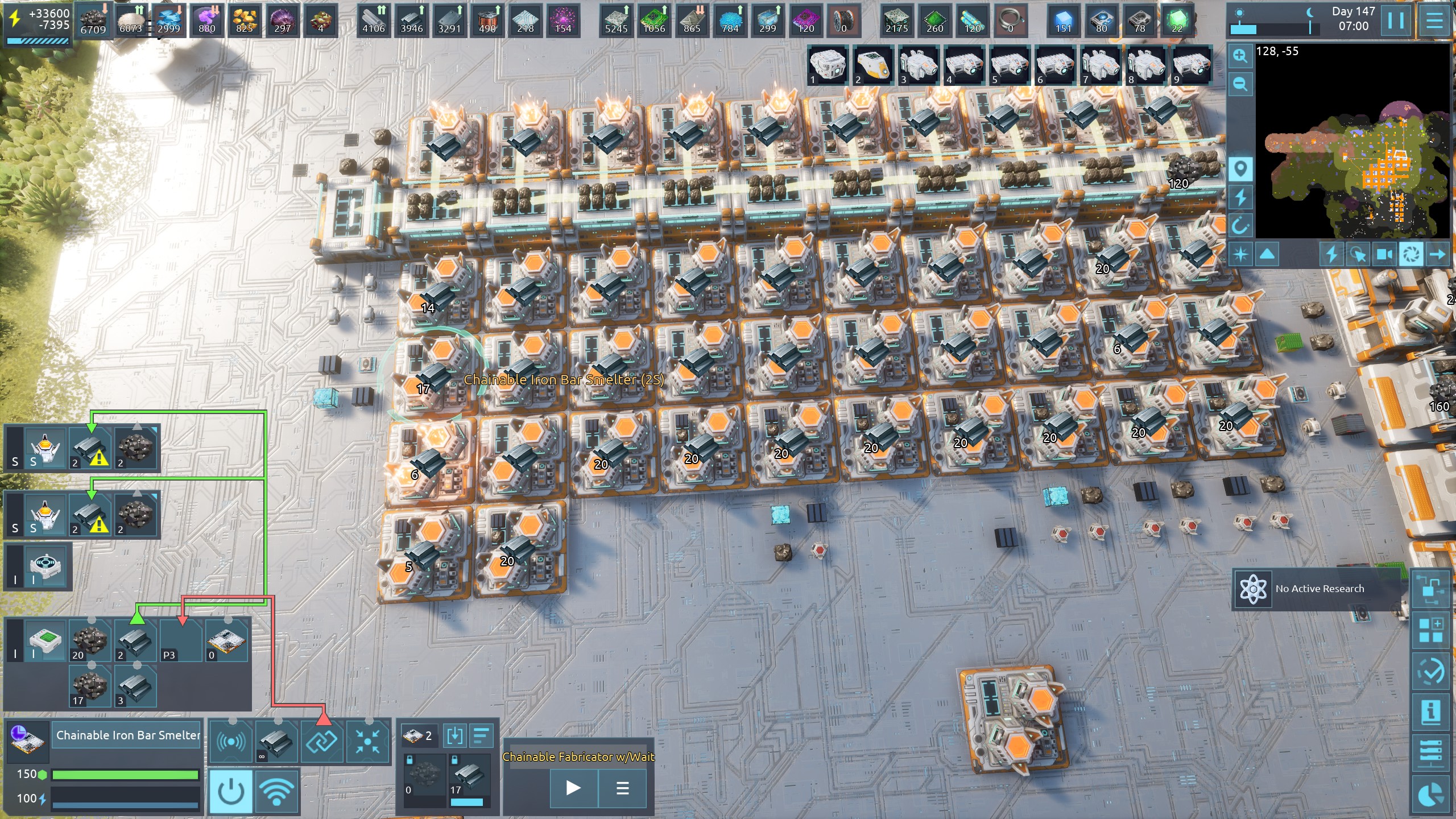Zoom out with the magnifier minus button
The width and height of the screenshot is (1456, 819).
(1240, 84)
